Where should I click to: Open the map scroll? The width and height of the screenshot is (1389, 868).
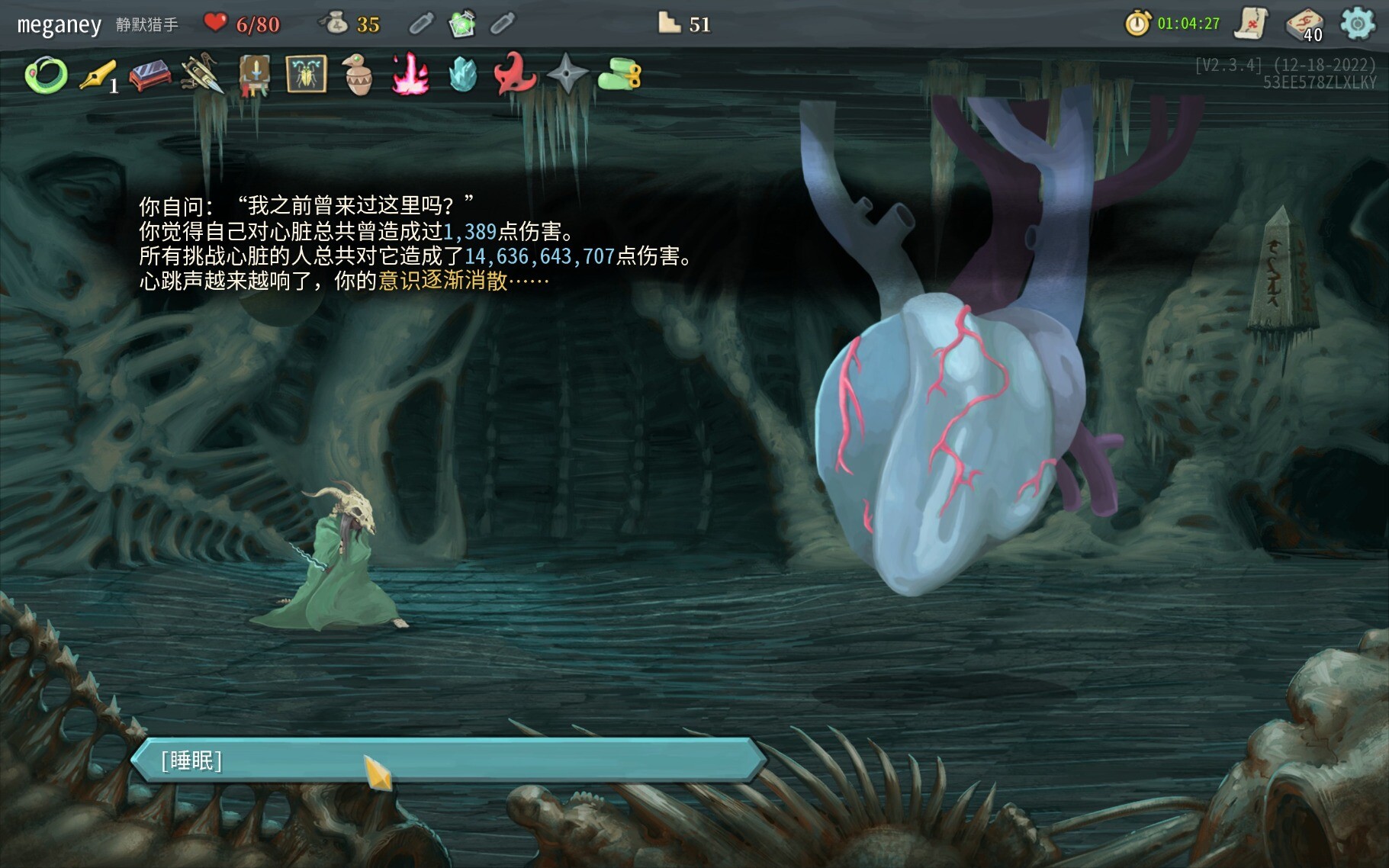(x=1252, y=24)
